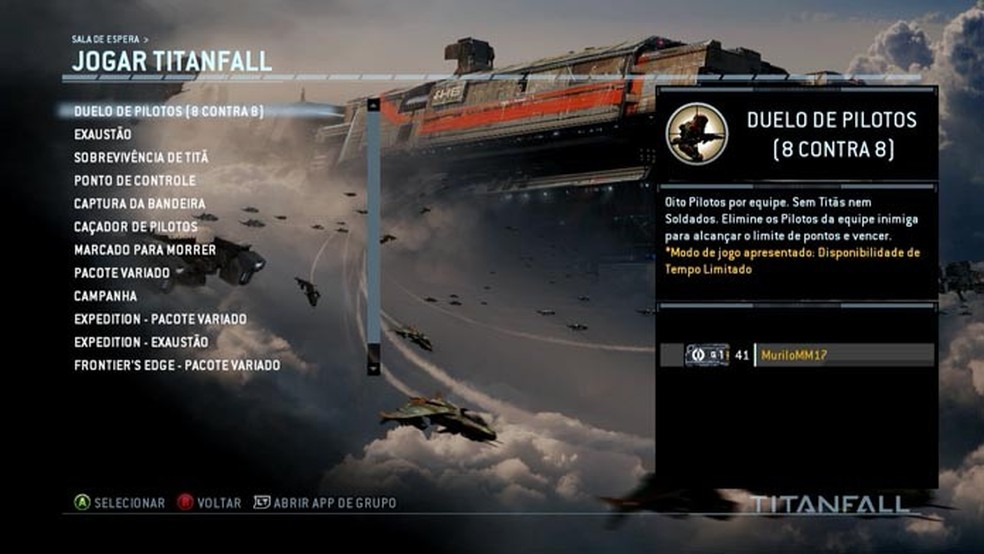Image resolution: width=984 pixels, height=554 pixels.
Task: Choose Captura da Bandeira
Action: (139, 204)
